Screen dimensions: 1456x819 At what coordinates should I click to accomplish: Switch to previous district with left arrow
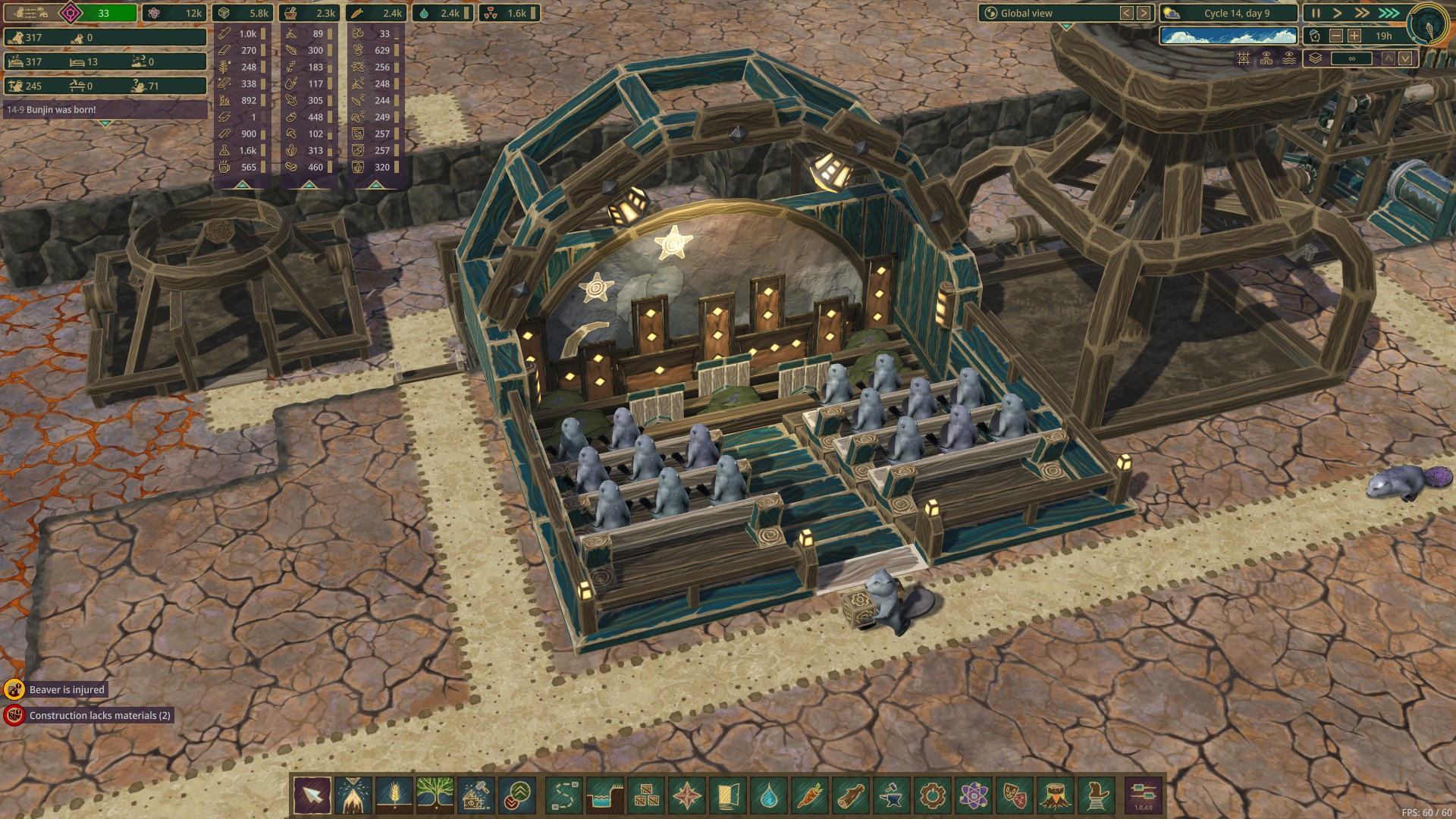point(1127,13)
